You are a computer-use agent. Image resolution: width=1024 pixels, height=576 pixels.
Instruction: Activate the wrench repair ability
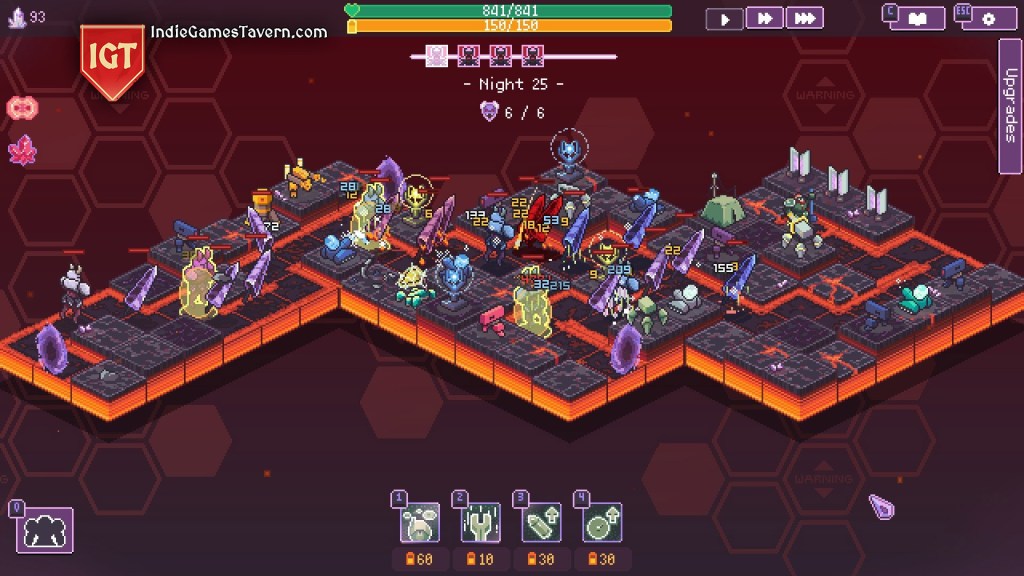click(x=481, y=522)
